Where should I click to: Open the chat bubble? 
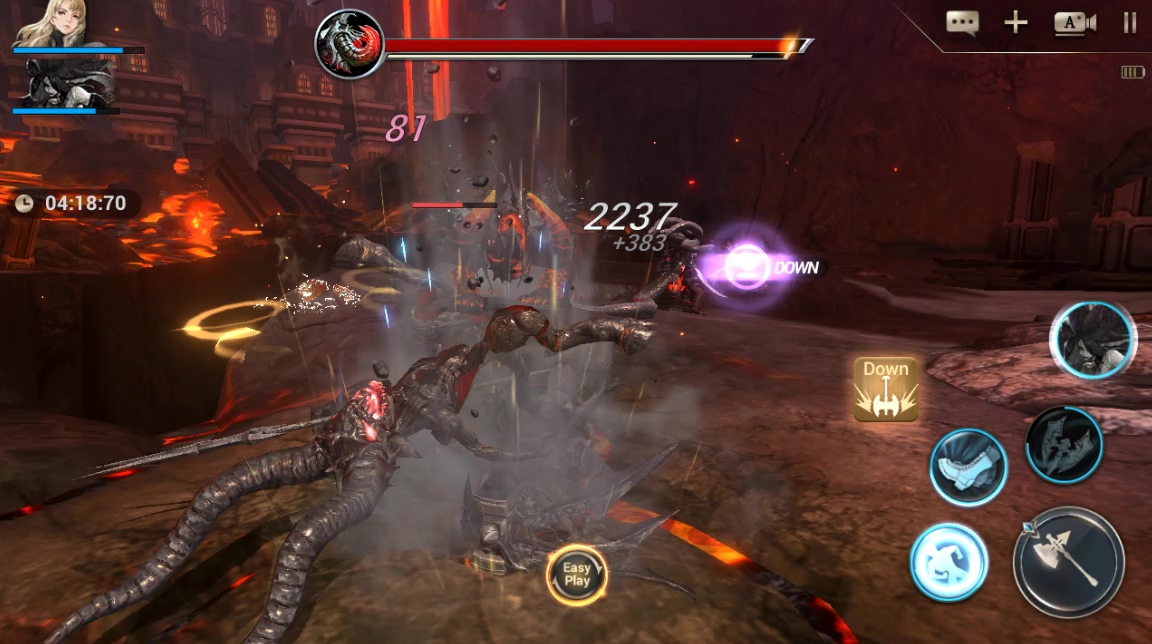[962, 23]
